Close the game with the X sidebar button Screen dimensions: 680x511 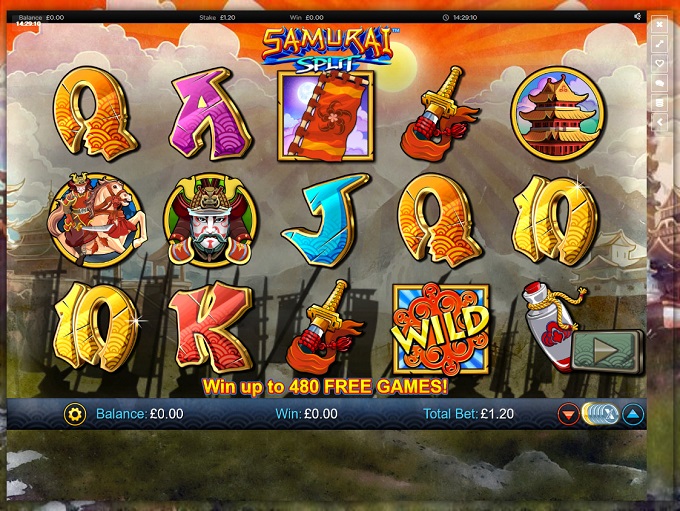(x=659, y=25)
